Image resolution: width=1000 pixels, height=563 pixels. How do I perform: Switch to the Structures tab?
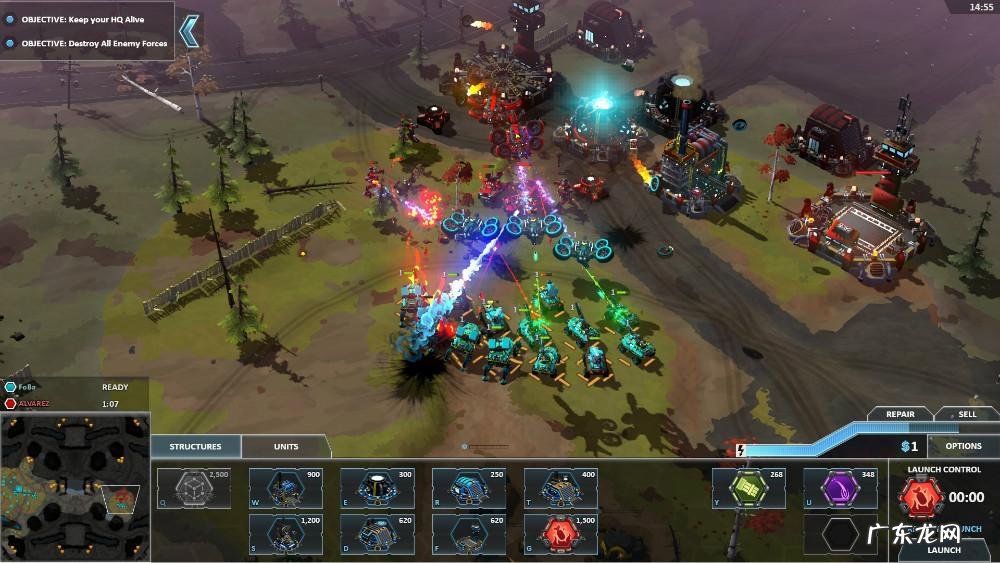195,446
